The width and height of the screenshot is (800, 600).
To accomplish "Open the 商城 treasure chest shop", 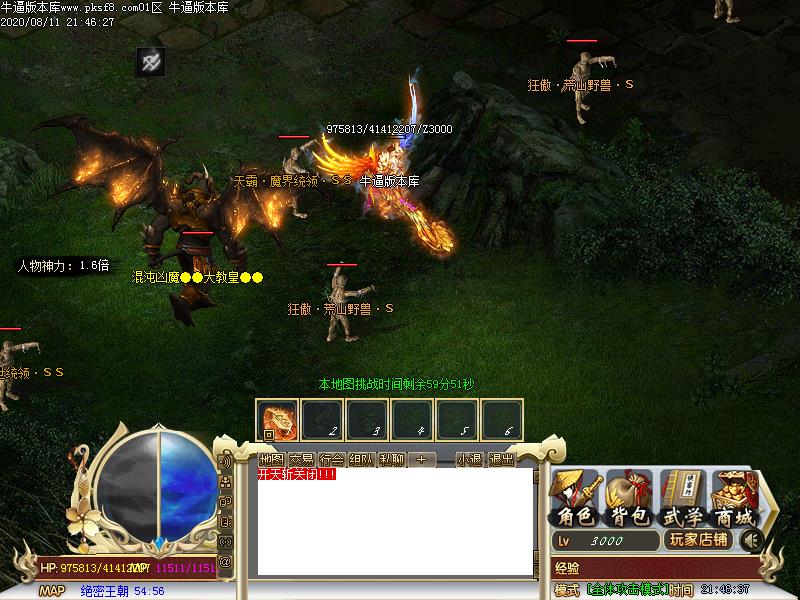I will (x=735, y=500).
